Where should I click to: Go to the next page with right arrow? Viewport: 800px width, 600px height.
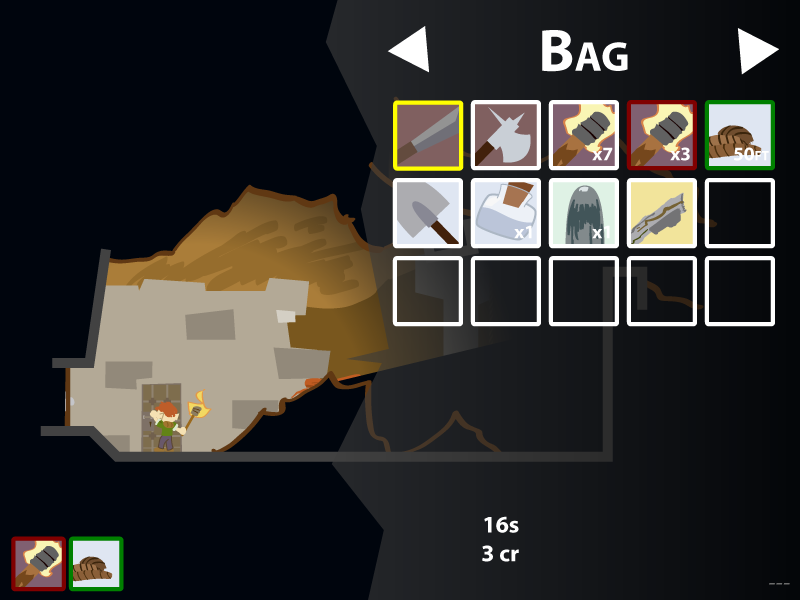click(x=757, y=50)
